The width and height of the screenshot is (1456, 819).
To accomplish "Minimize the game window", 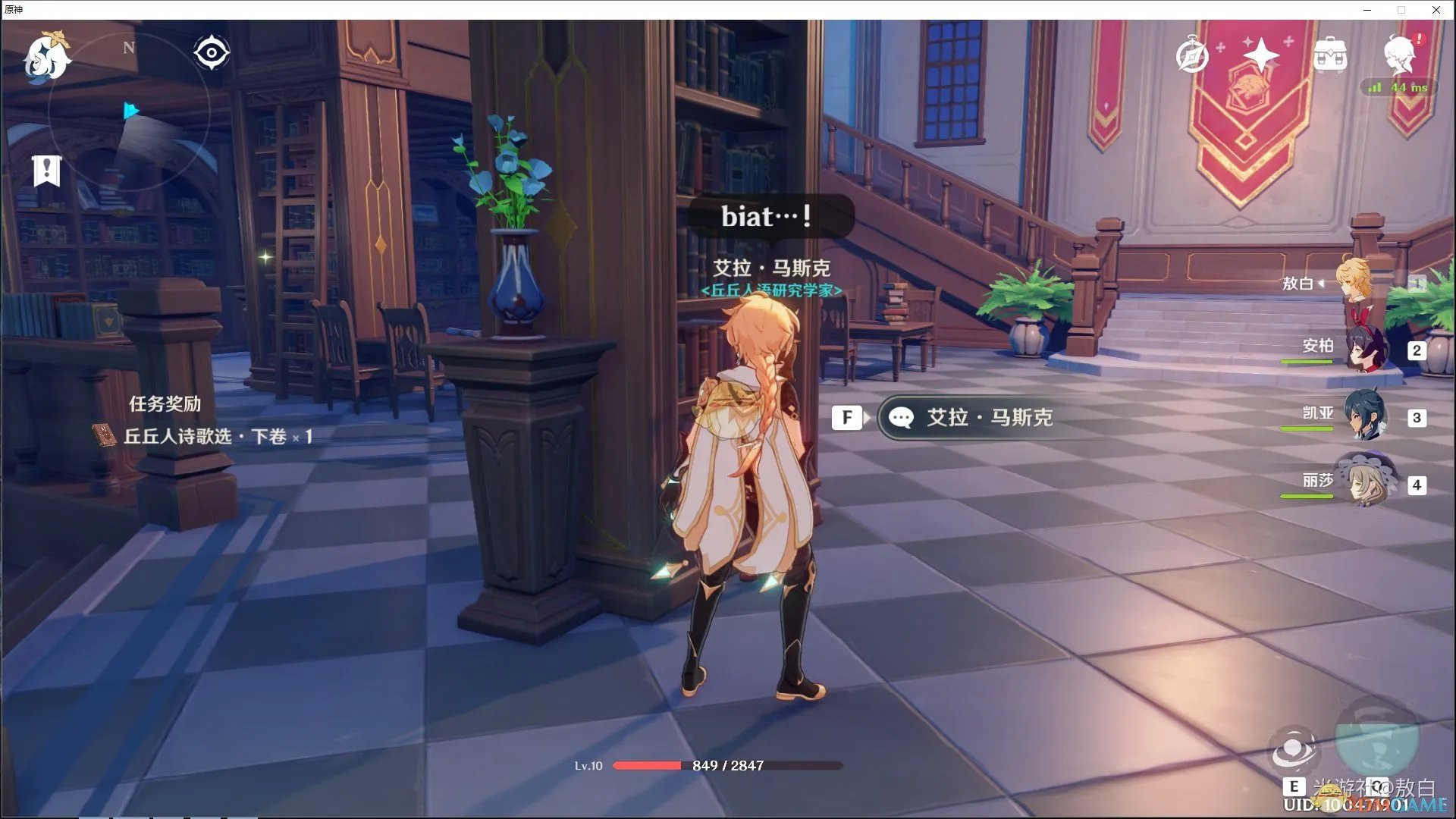I will pos(1367,10).
